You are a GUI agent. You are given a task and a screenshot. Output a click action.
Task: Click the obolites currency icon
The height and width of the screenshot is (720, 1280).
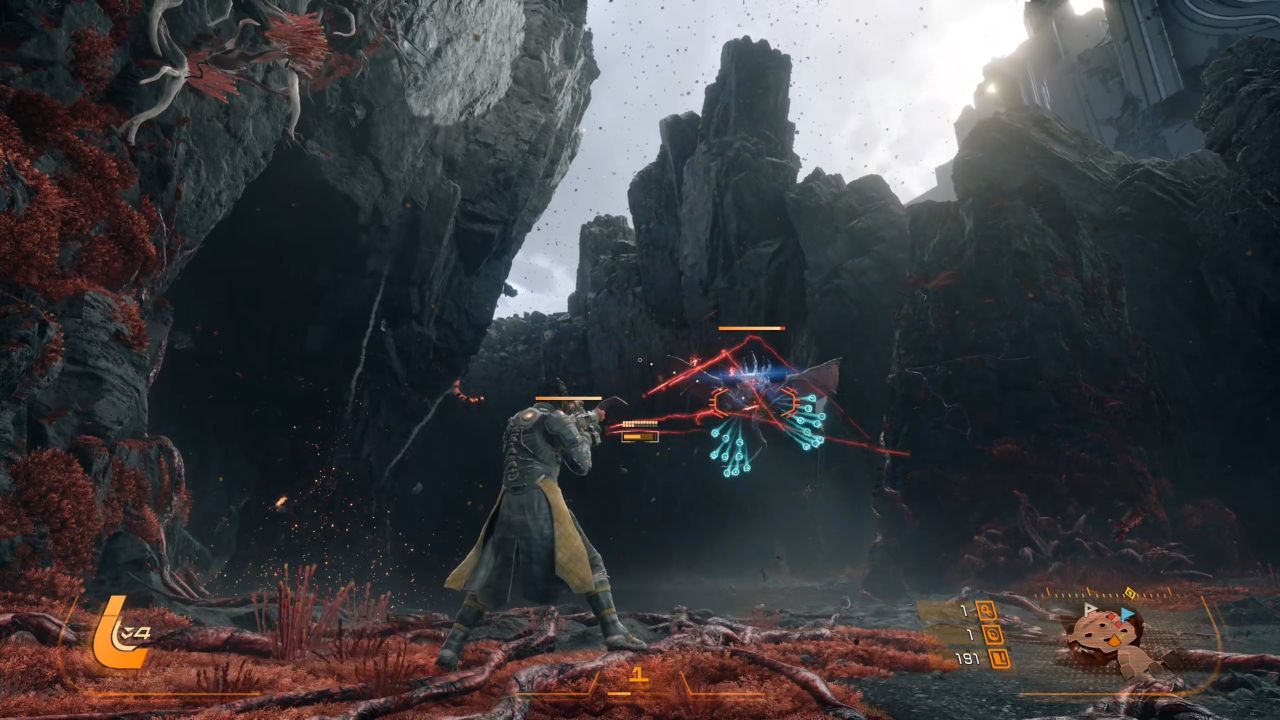coord(999,658)
